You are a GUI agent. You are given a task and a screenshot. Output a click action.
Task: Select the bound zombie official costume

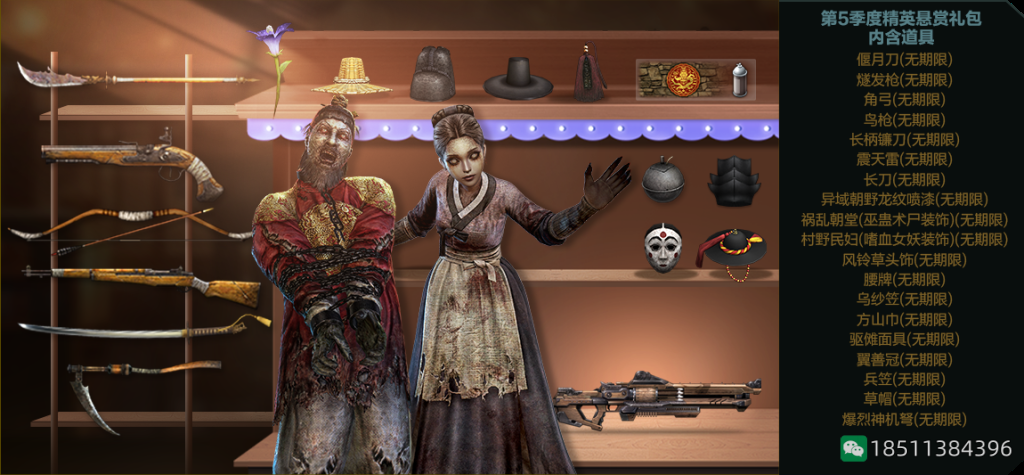tap(320, 280)
